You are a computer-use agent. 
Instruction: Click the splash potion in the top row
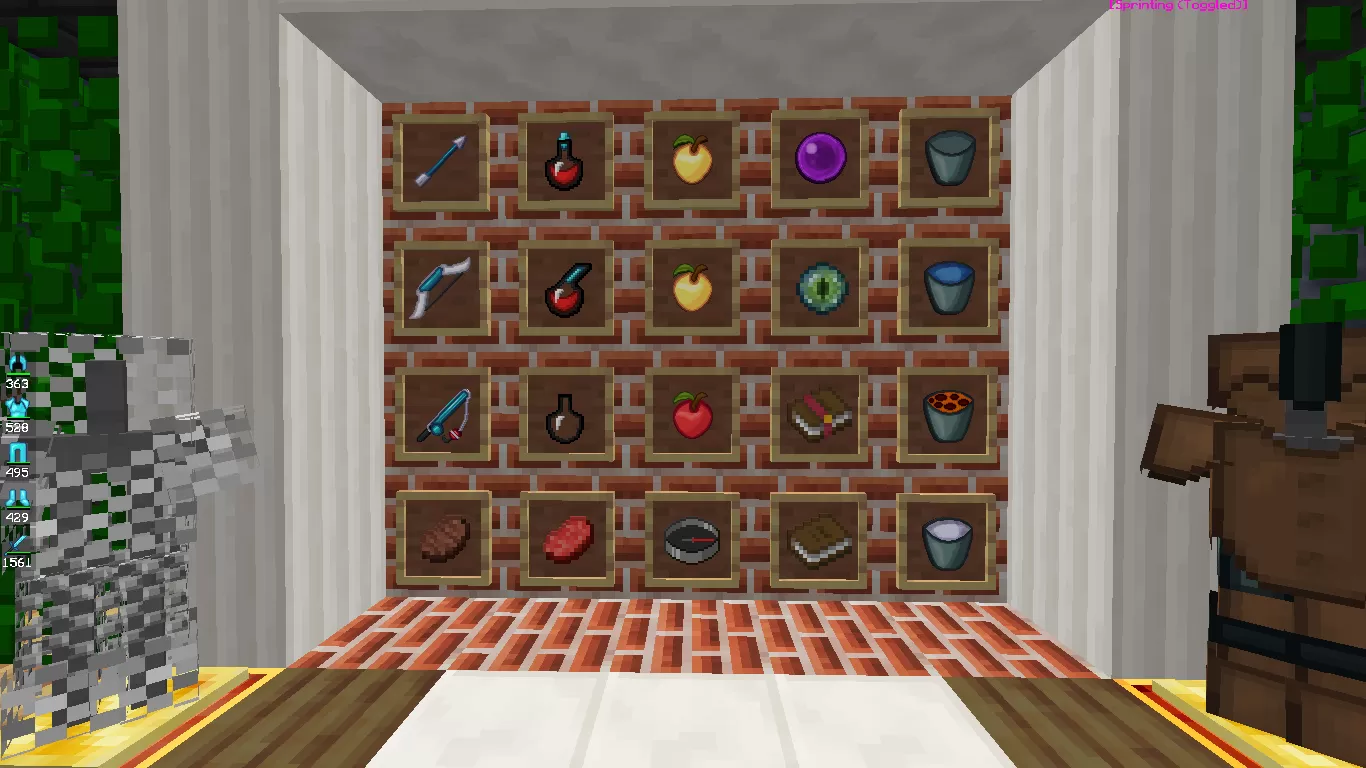click(x=567, y=160)
